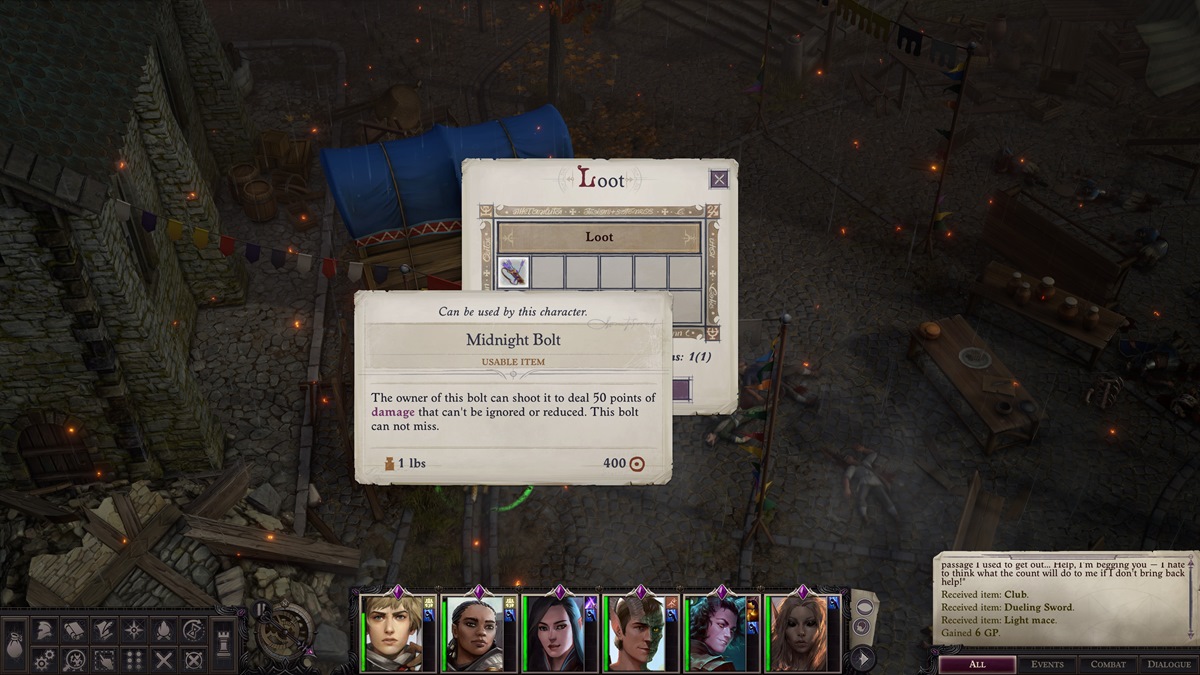
Task: Open the formation dots icon
Action: (134, 660)
